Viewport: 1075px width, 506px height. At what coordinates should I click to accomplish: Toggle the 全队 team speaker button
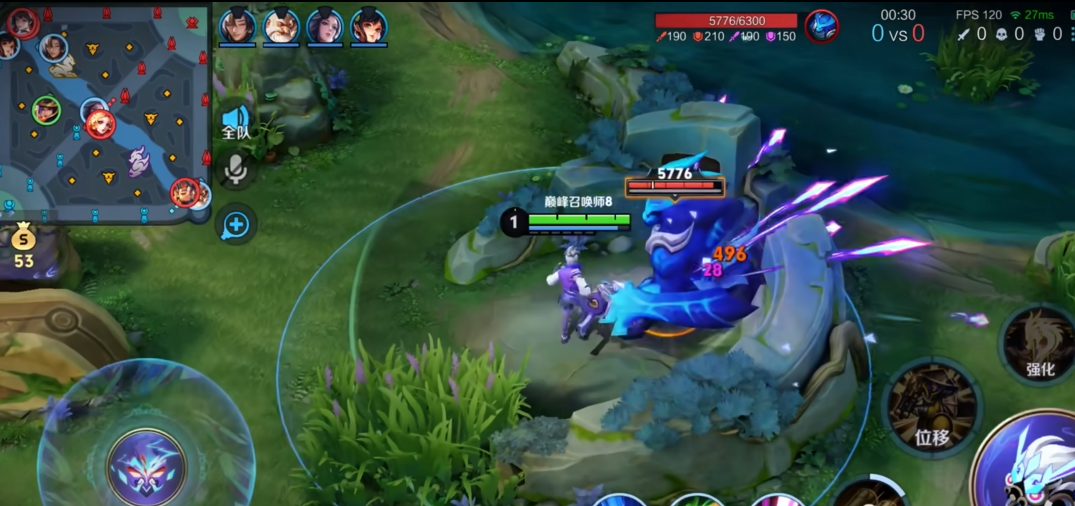[x=236, y=123]
